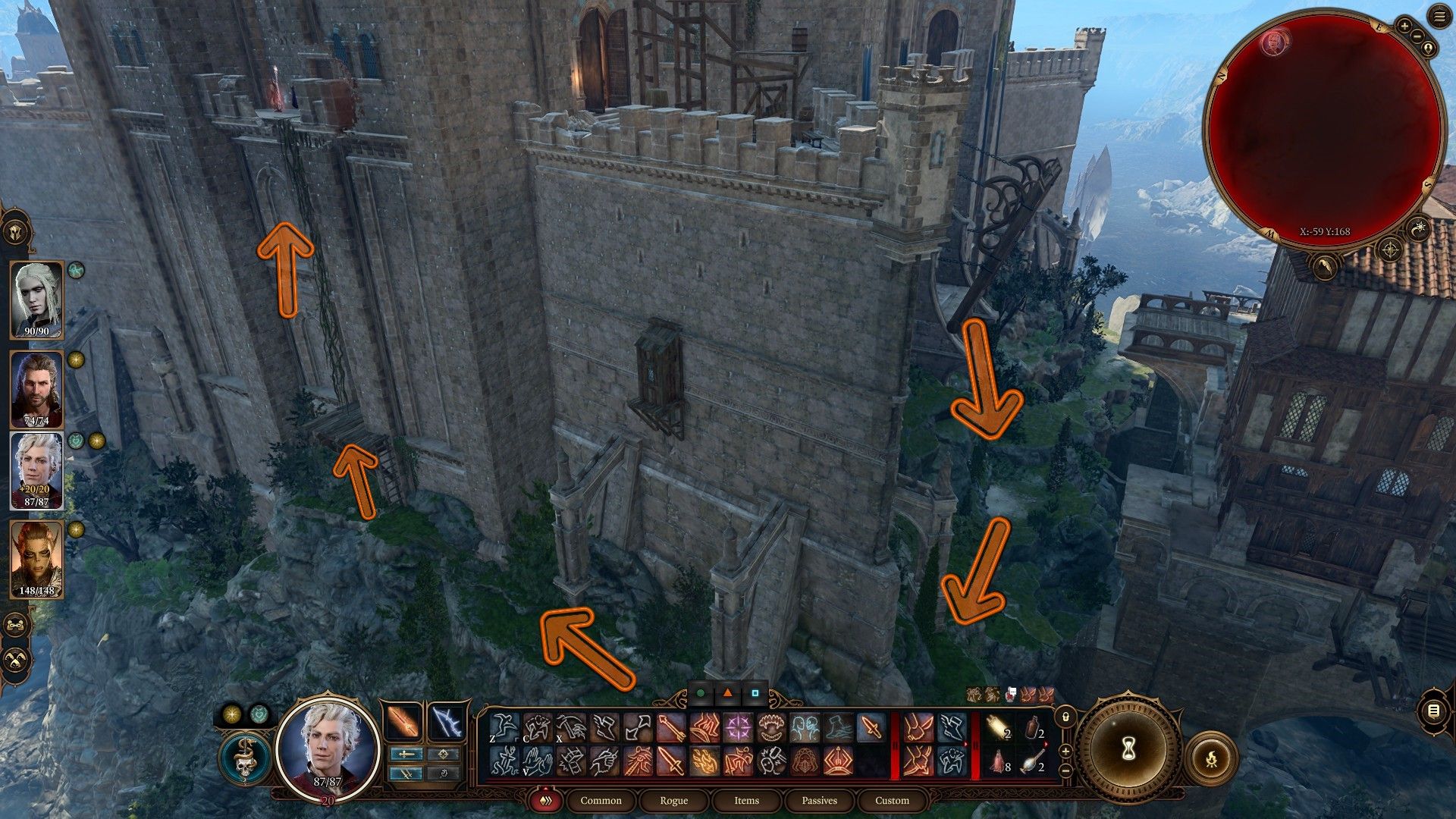Image resolution: width=1456 pixels, height=819 pixels.
Task: Open the Rogue hotbar tab
Action: click(x=673, y=801)
